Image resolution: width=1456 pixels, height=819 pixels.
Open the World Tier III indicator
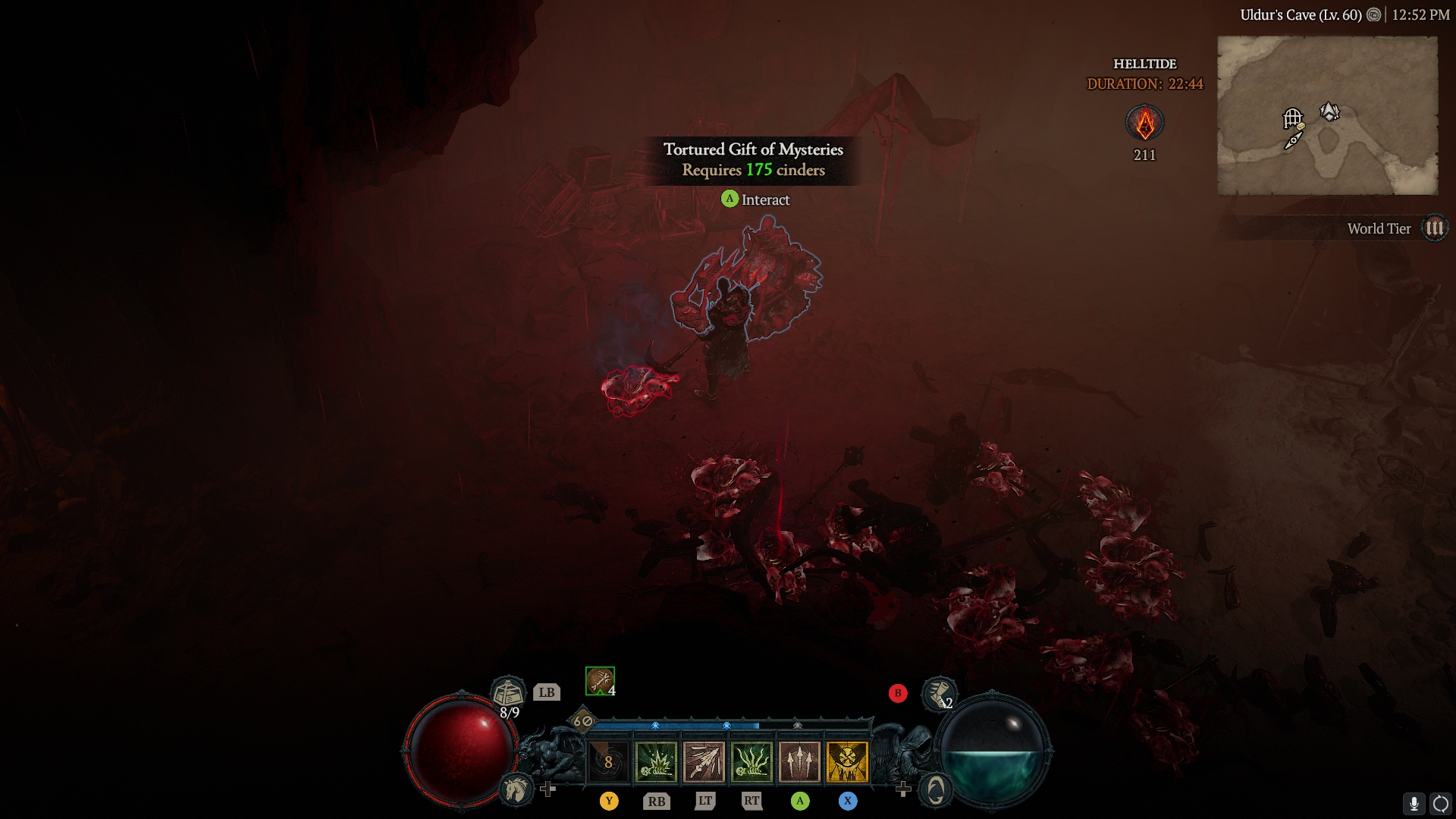[x=1434, y=228]
